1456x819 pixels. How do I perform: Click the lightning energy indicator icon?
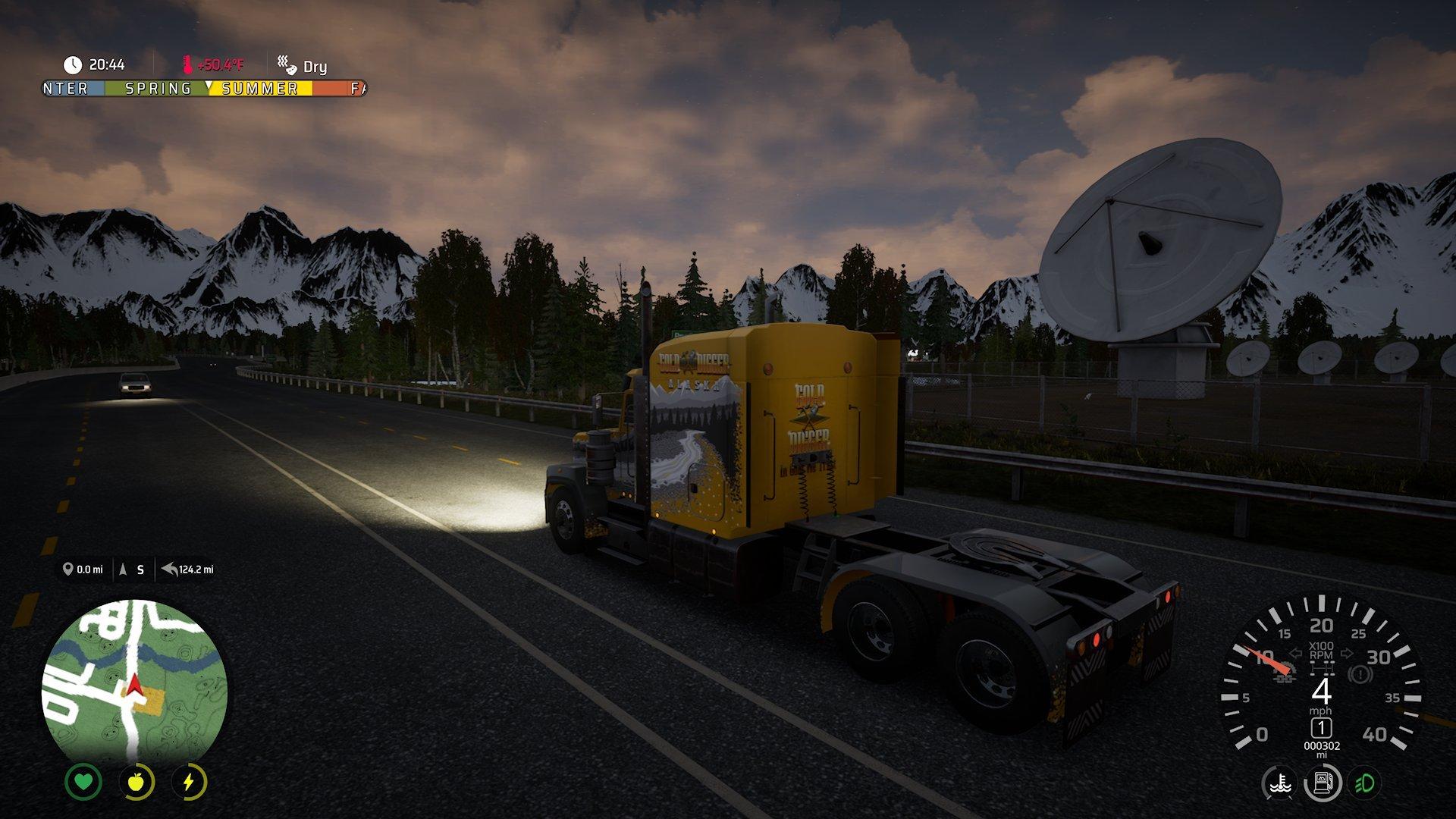click(190, 782)
